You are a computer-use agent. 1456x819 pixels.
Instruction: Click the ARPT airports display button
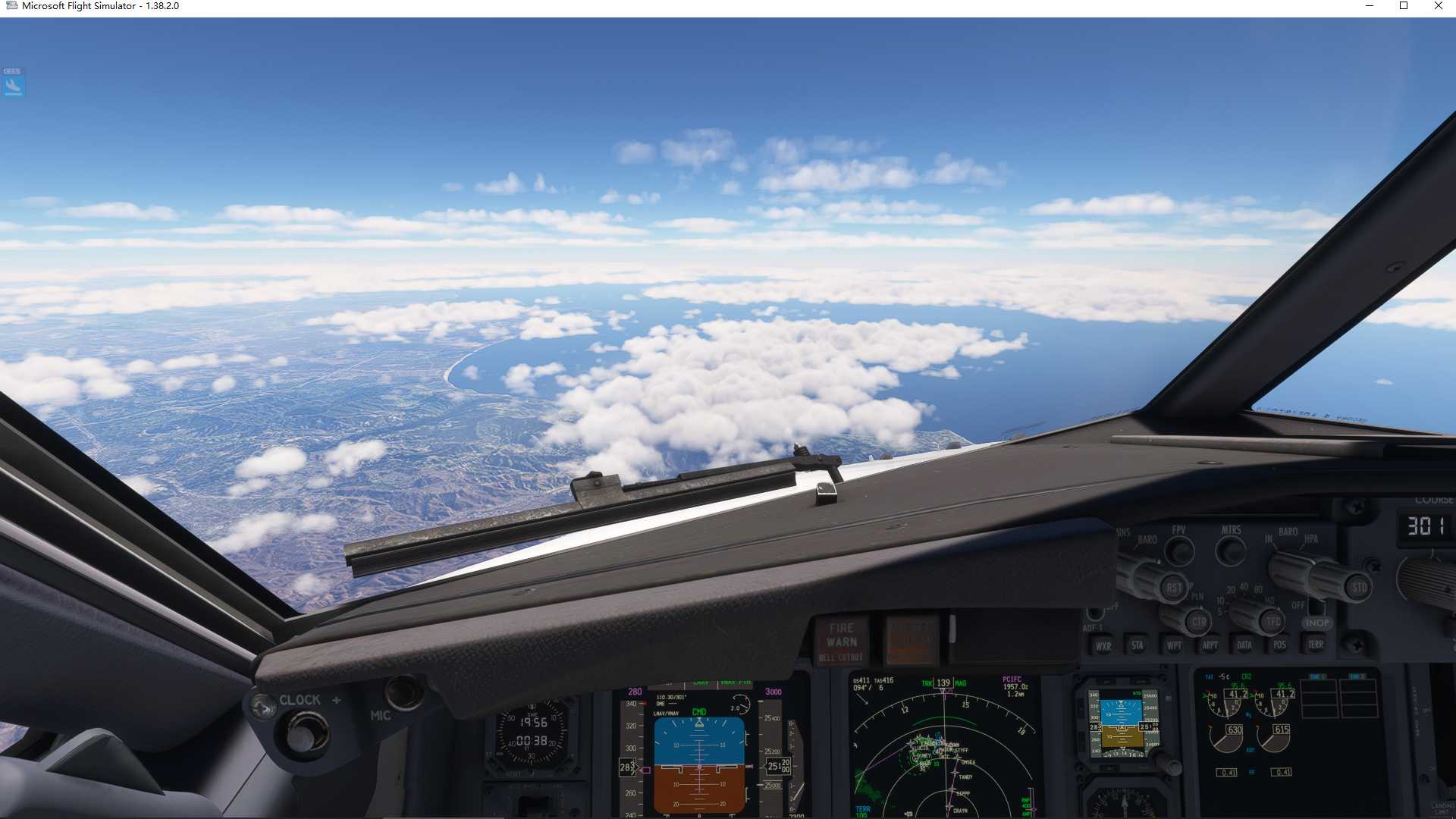(1209, 646)
